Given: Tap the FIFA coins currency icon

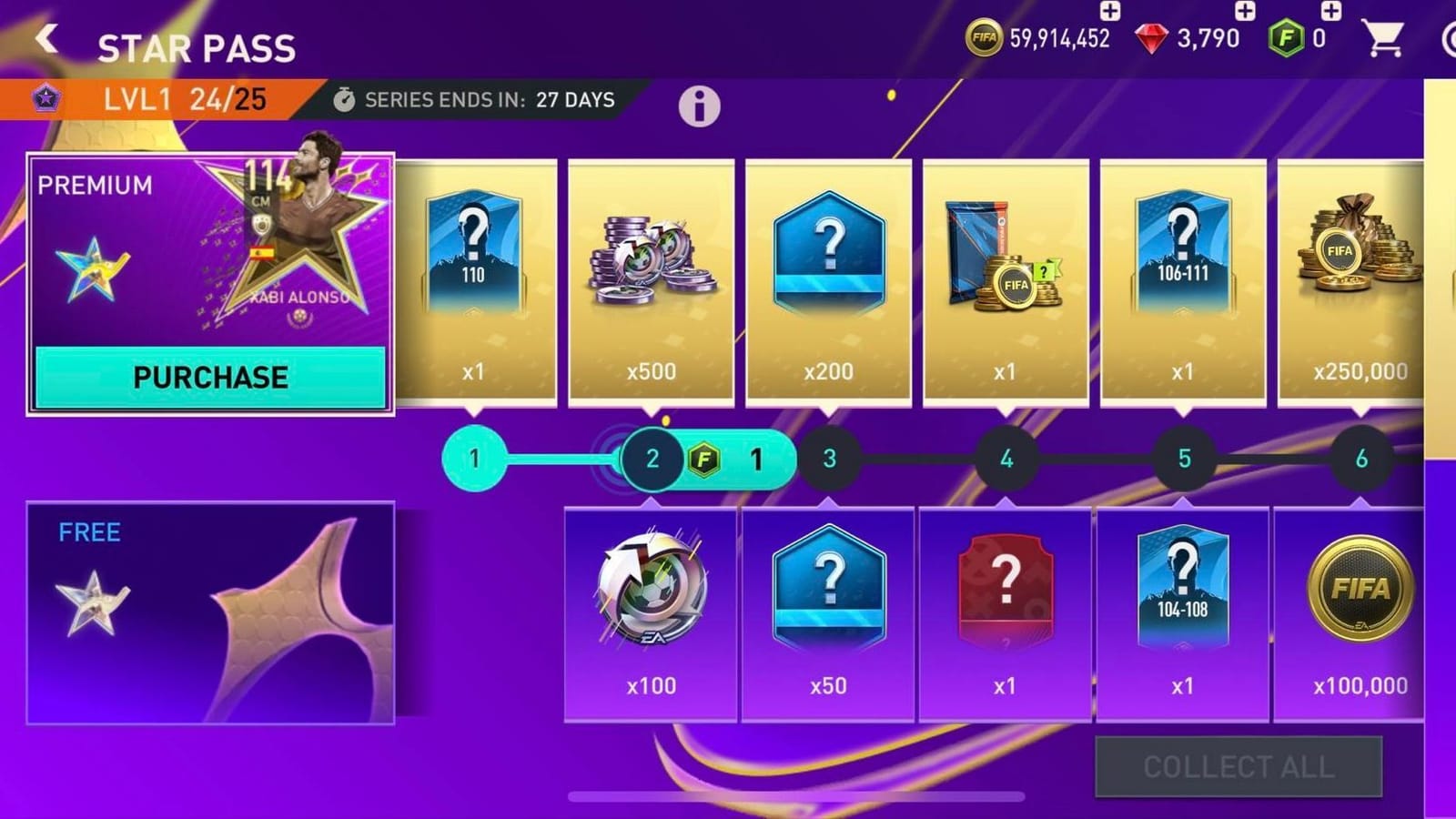Looking at the screenshot, I should [986, 36].
